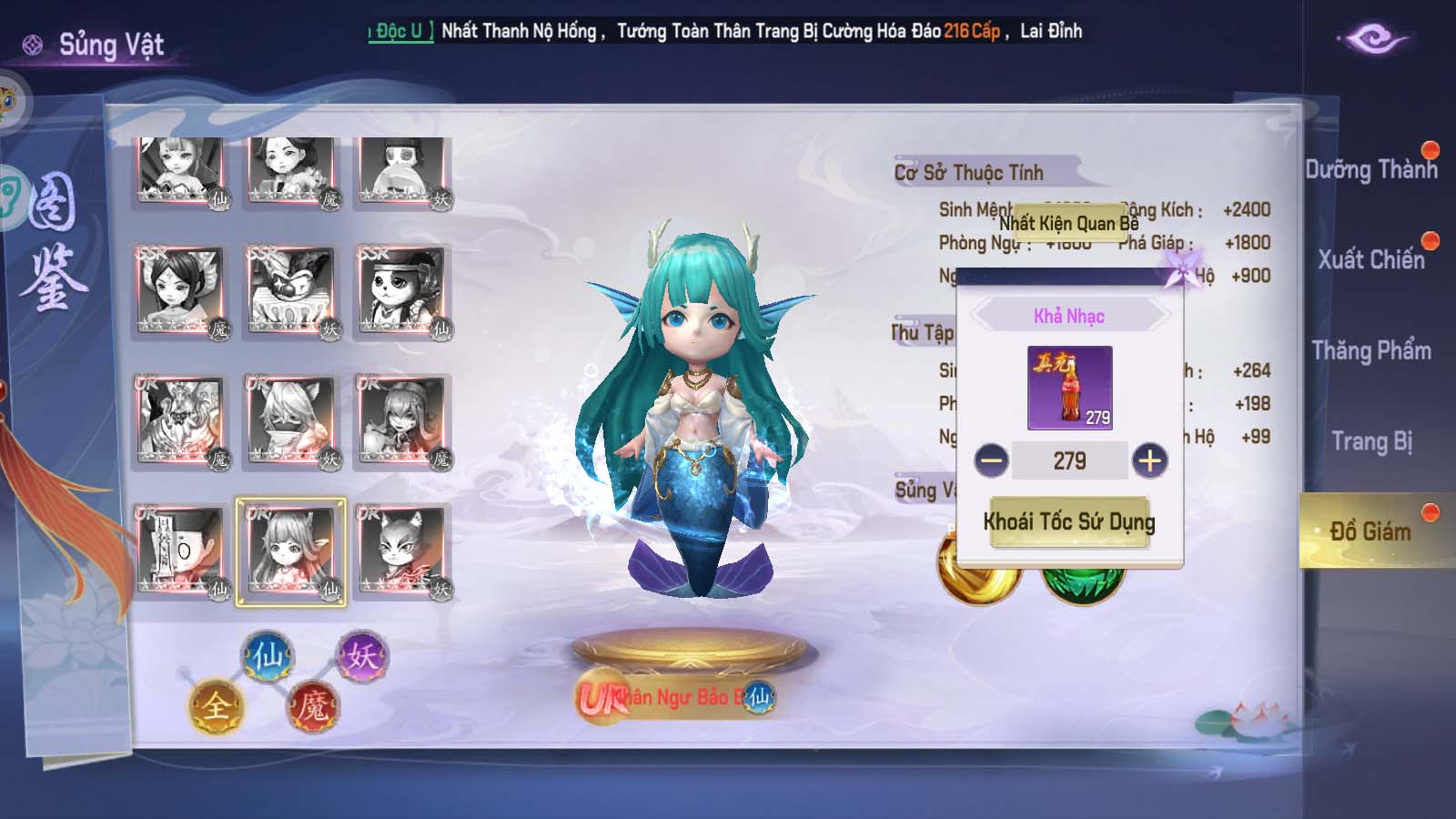1456x819 pixels.
Task: Select the SSR clown pet portrait
Action: point(290,291)
